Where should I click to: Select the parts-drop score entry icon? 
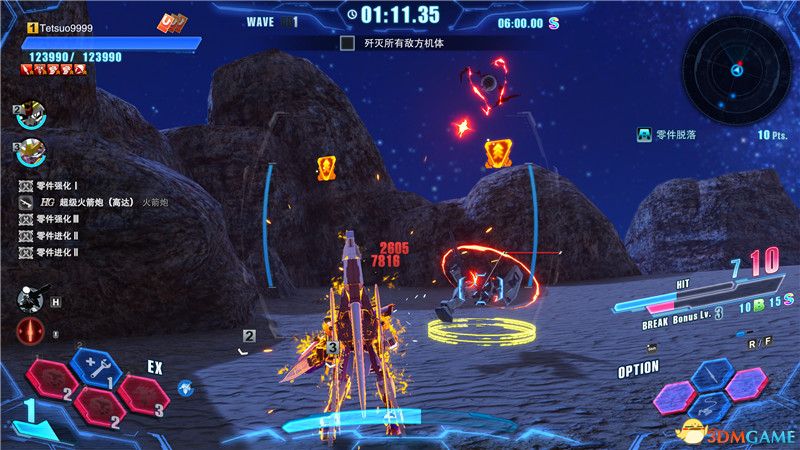(647, 134)
